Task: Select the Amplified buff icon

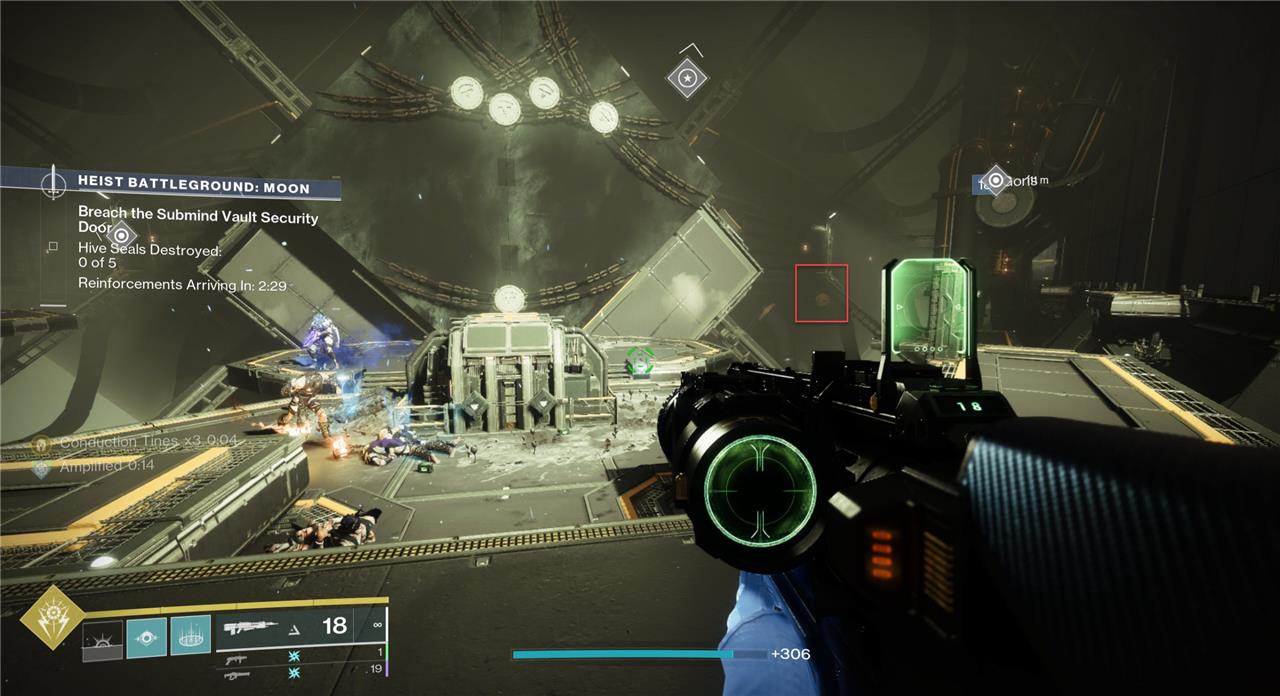Action: coord(41,466)
